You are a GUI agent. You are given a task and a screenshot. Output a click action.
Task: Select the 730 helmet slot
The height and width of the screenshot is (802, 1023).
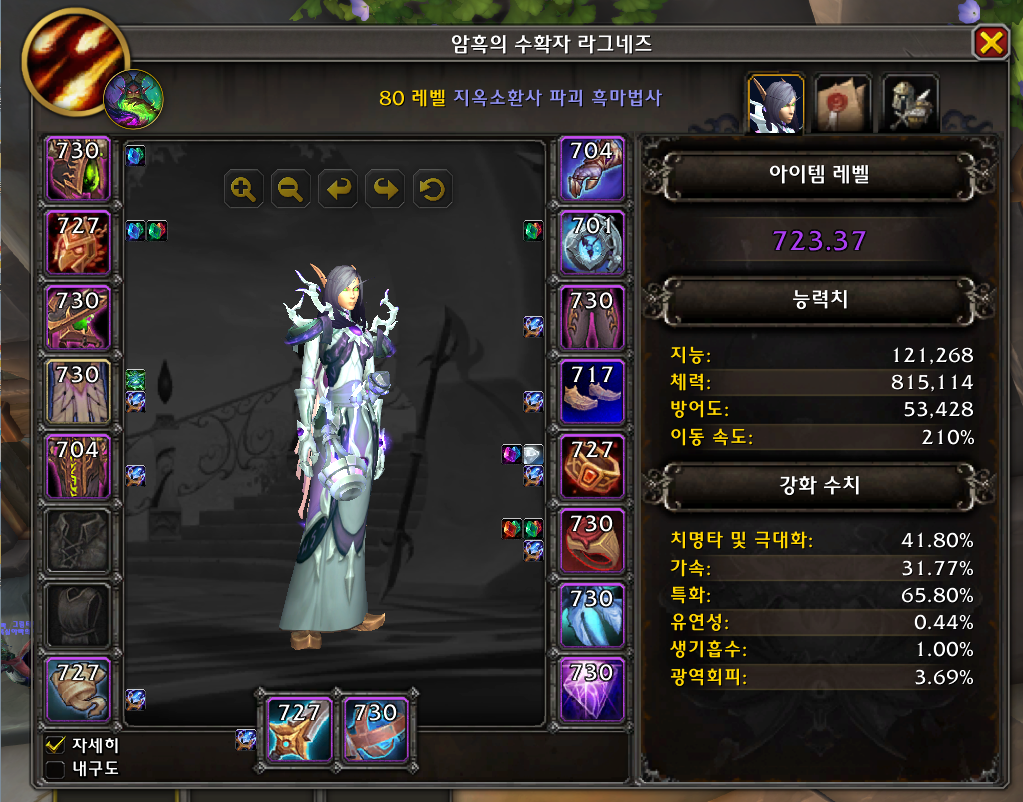[79, 168]
